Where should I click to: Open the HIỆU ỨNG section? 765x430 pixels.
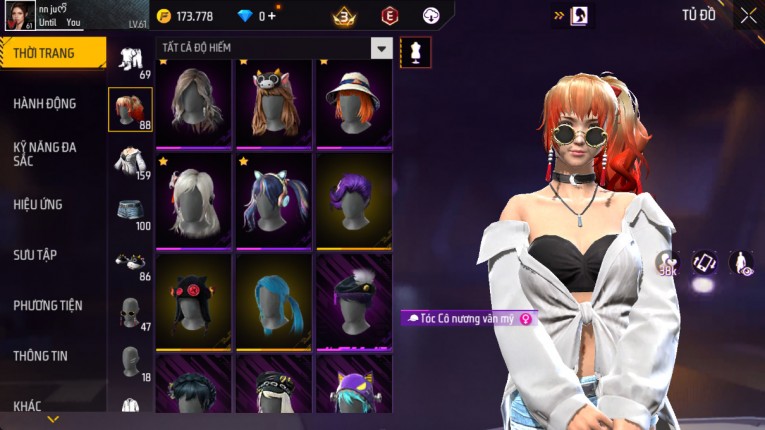pyautogui.click(x=38, y=204)
